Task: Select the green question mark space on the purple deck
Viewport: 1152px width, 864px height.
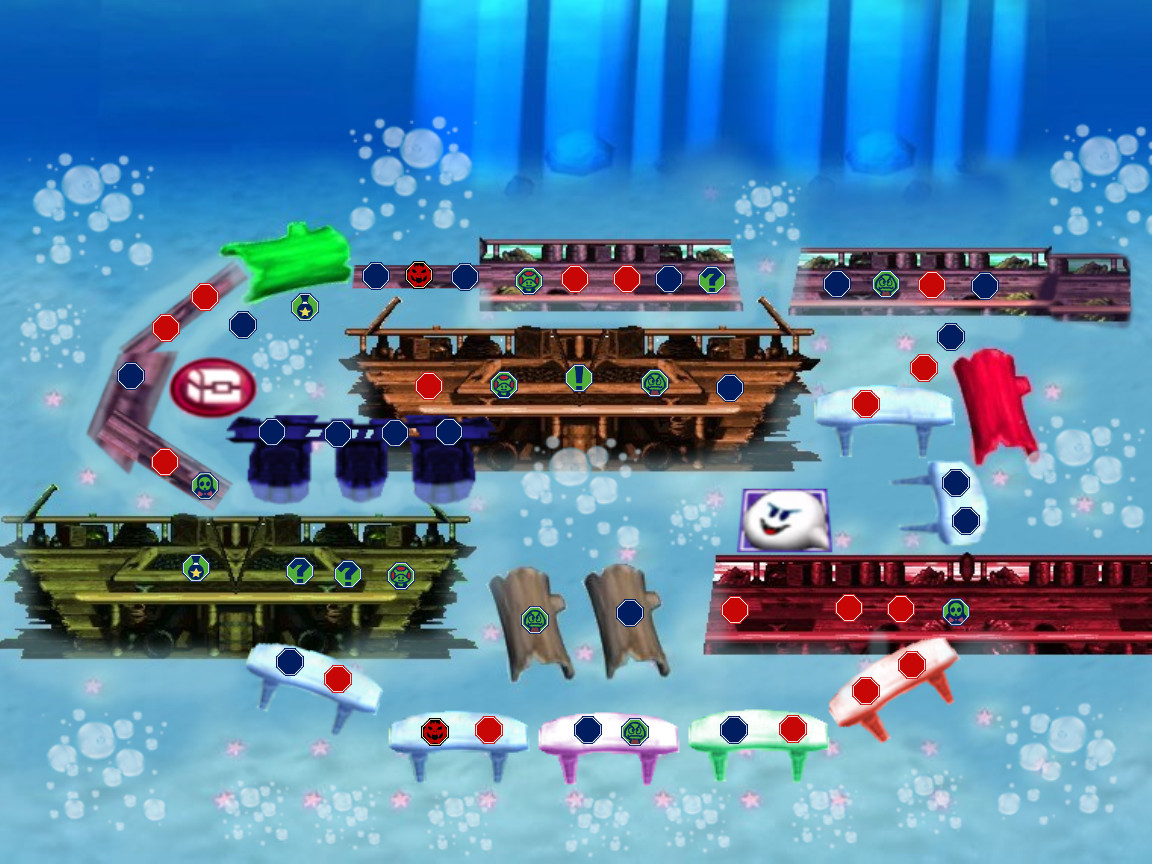Action: [x=711, y=280]
